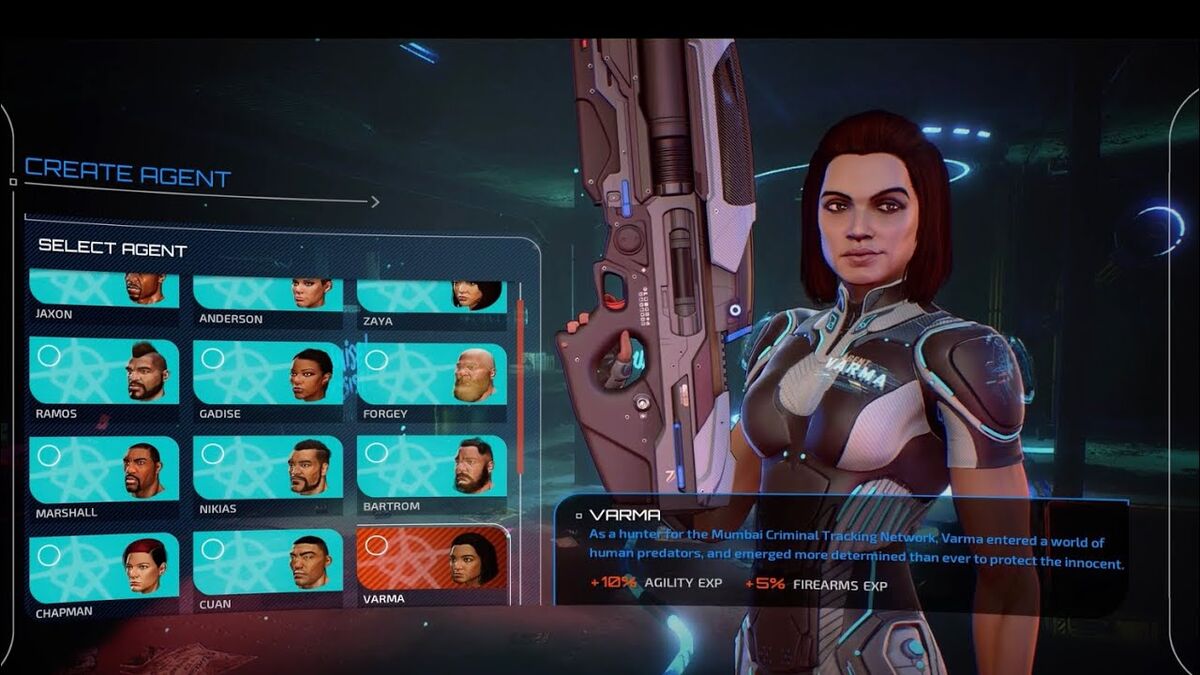Pick agent Marshall
1200x675 pixels.
(x=104, y=470)
